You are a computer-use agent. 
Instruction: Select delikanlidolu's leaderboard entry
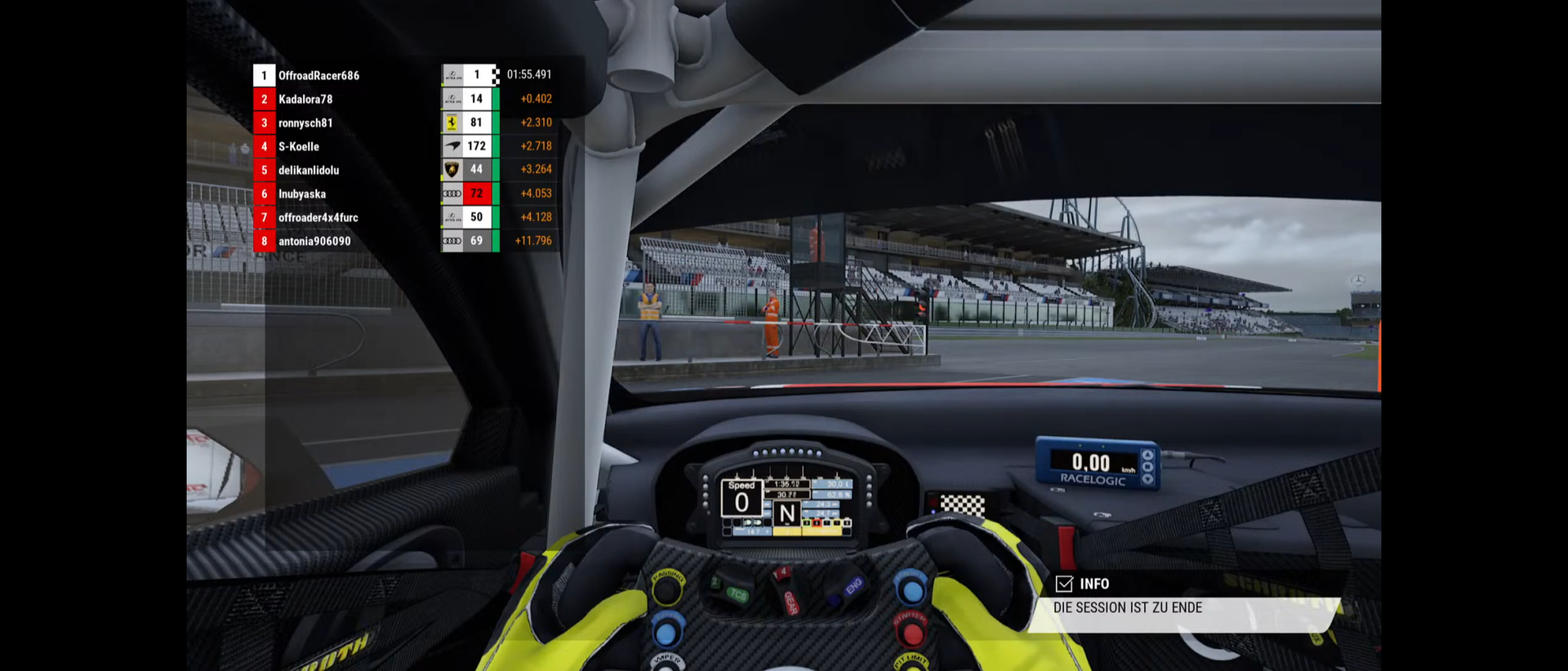309,171
